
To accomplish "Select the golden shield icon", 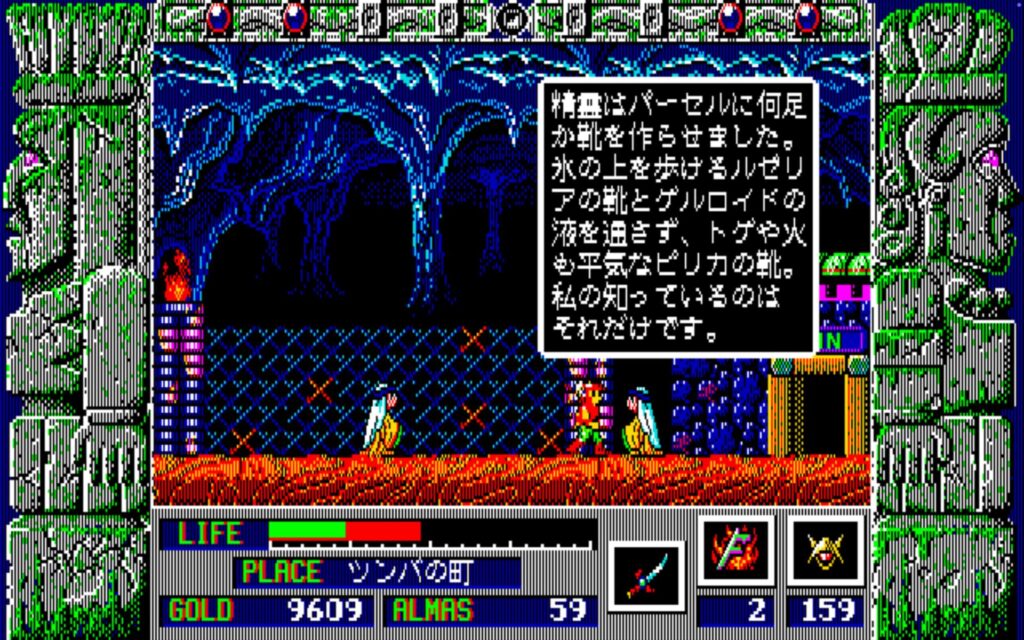I will coord(825,550).
